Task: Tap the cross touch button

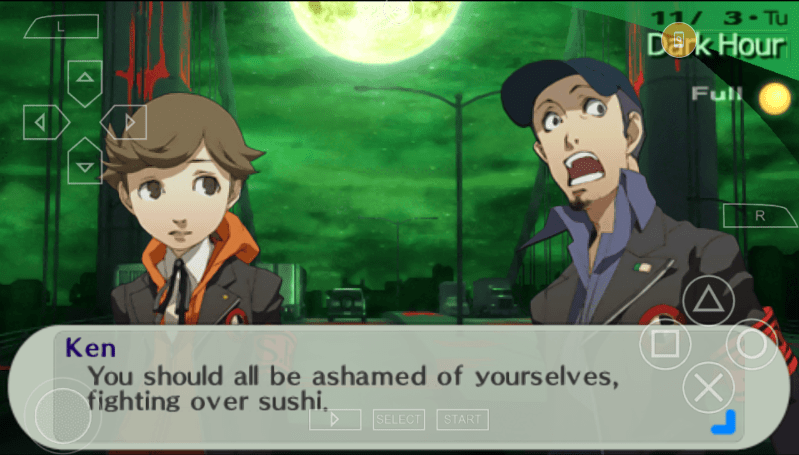Action: (708, 388)
